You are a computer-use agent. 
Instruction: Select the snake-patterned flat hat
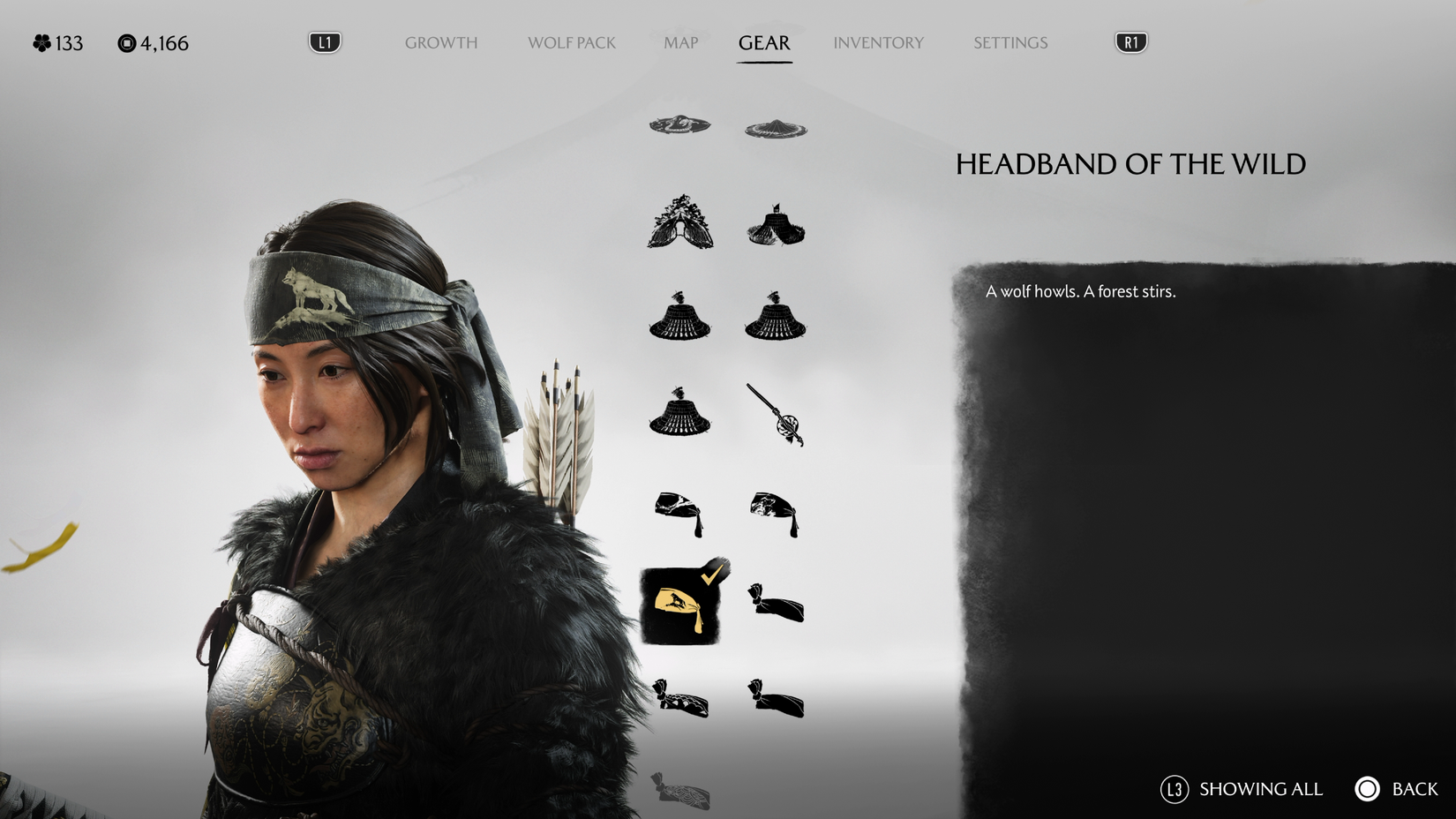[679, 125]
